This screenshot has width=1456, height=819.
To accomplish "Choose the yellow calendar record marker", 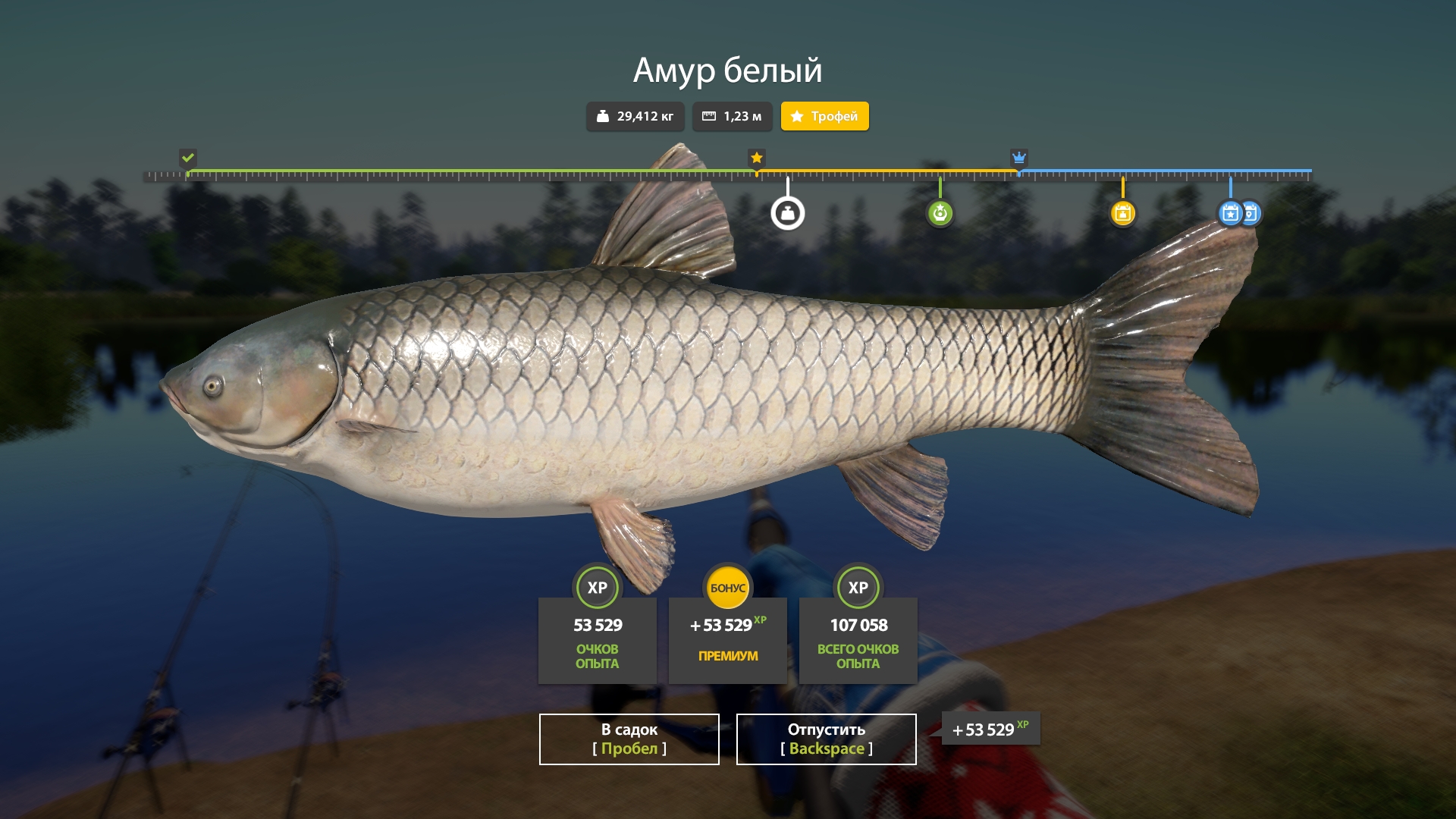I will 1122,213.
